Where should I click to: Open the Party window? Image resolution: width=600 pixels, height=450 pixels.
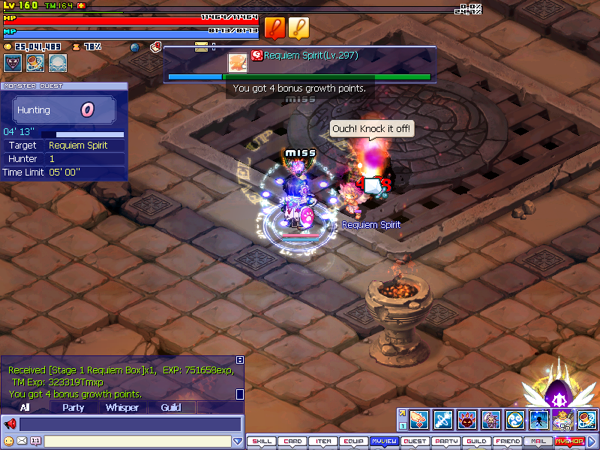(x=446, y=441)
